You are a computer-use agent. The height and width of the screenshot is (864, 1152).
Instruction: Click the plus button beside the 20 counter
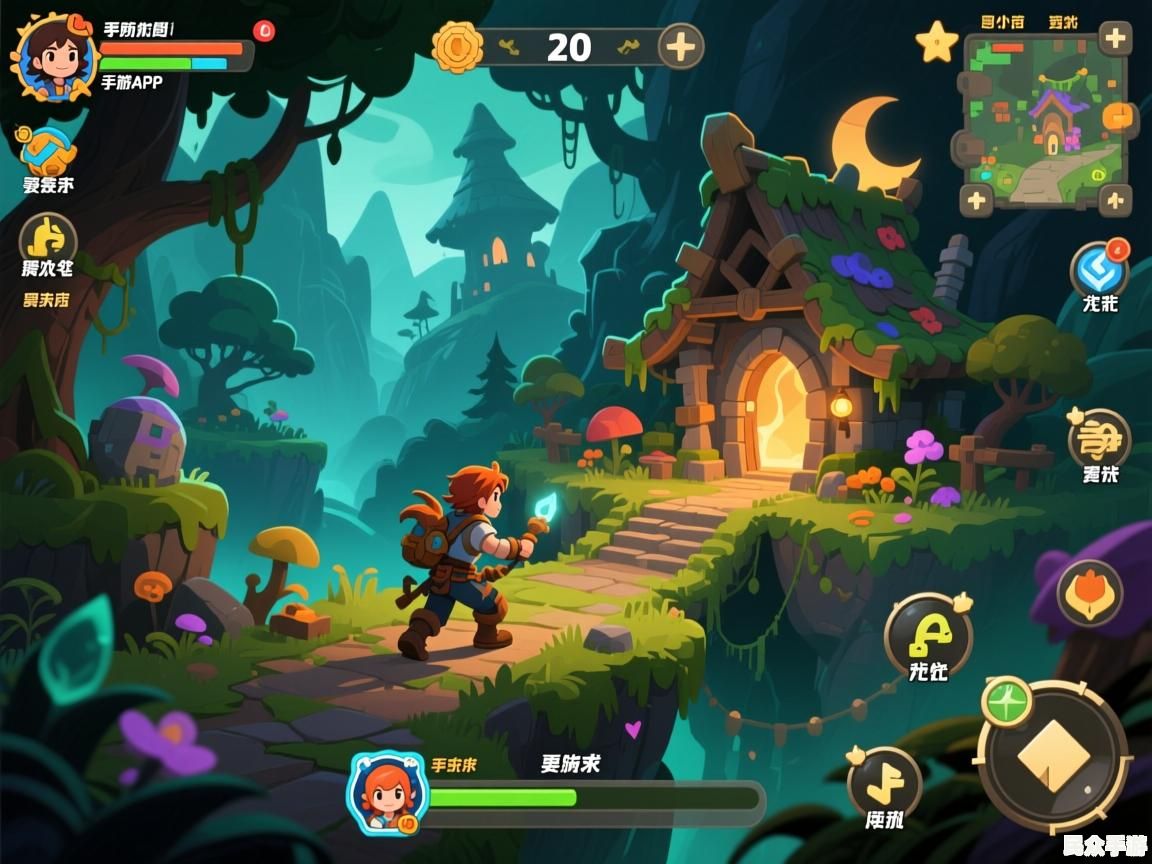[x=681, y=46]
